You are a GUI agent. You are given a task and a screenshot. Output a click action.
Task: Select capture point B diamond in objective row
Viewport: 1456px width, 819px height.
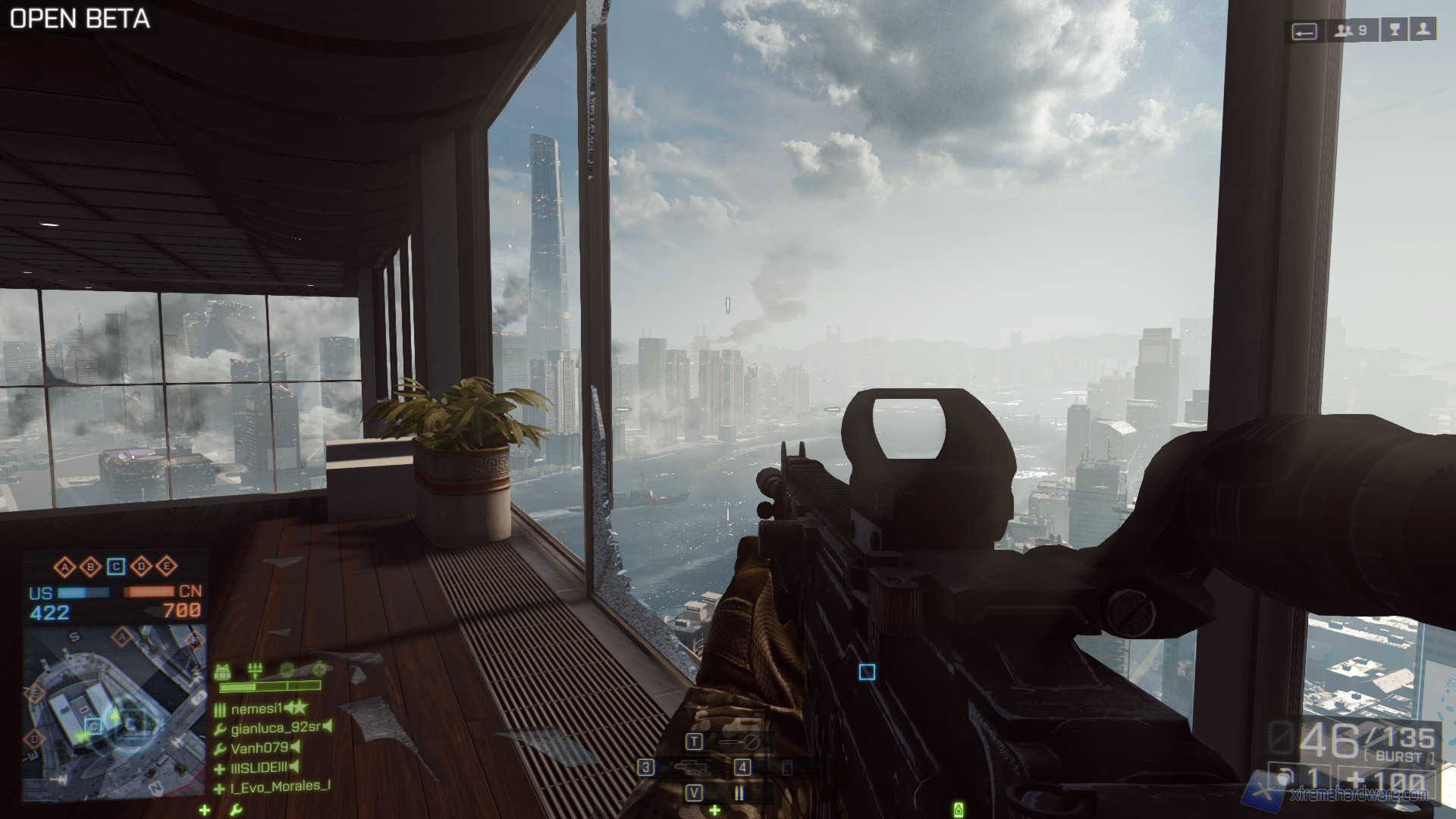[91, 566]
